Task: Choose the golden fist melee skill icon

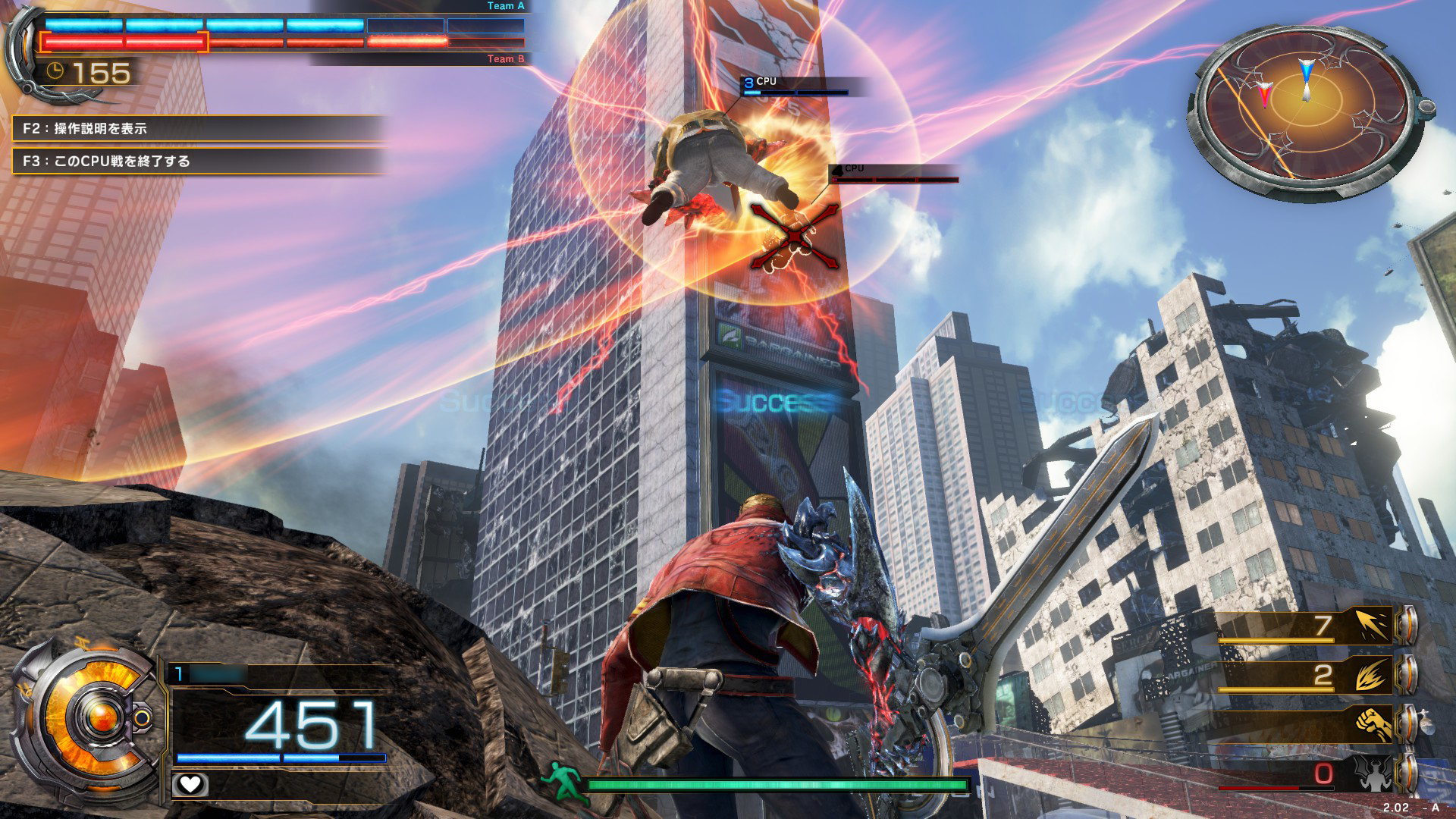Action: 1373,723
